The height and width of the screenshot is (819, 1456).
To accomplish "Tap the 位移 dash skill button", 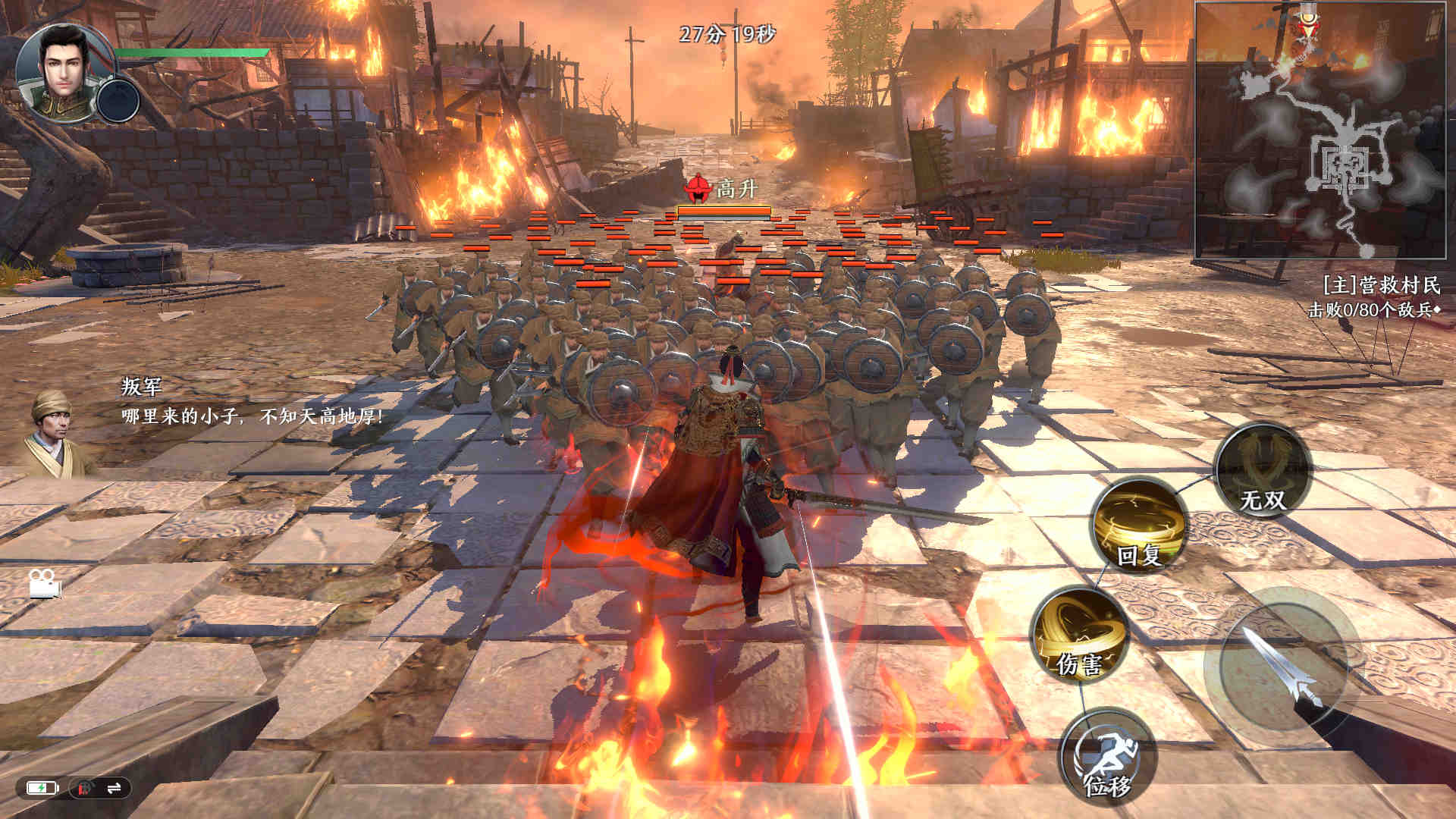I will 1108,758.
